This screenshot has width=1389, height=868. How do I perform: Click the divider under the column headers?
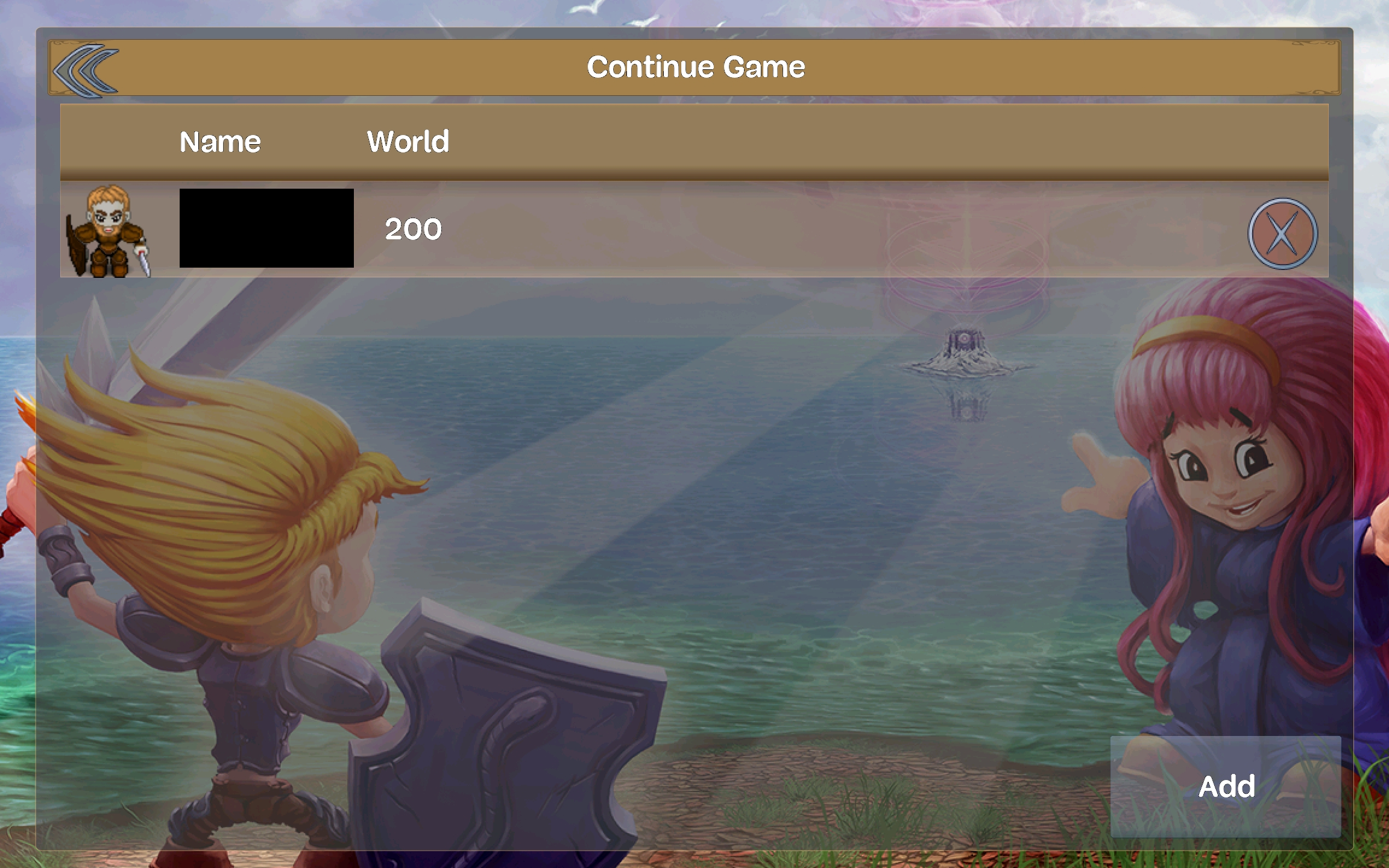tap(693, 177)
